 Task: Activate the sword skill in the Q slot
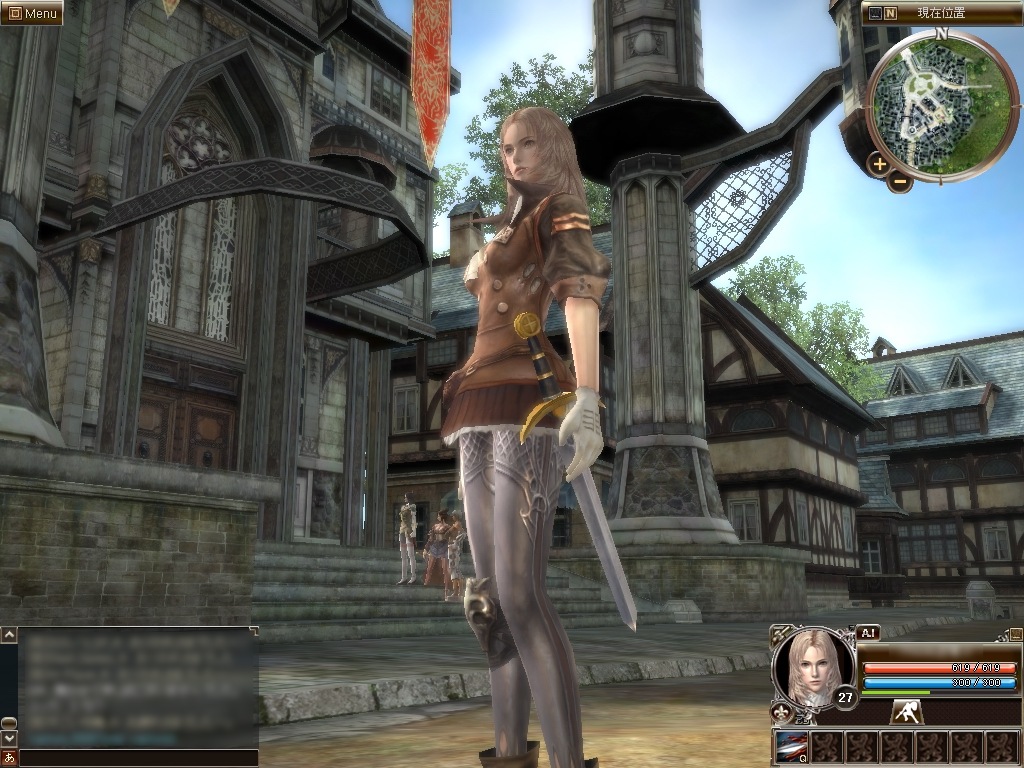pos(790,746)
